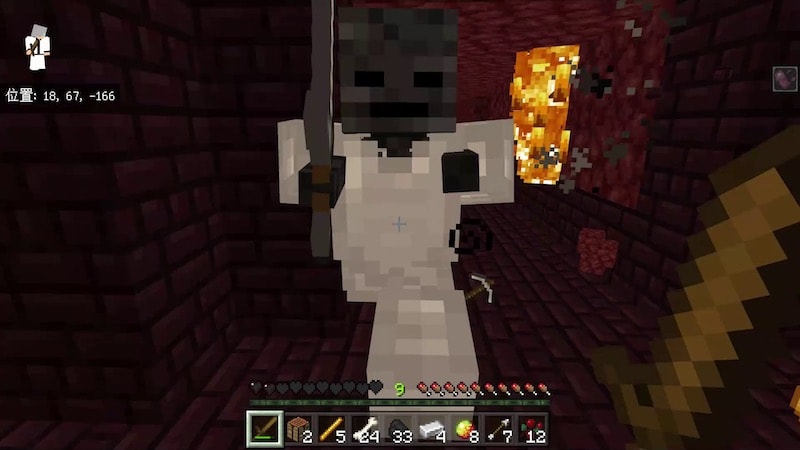The image size is (800, 450).
Task: Choose the red item stack of 12
Action: [534, 430]
